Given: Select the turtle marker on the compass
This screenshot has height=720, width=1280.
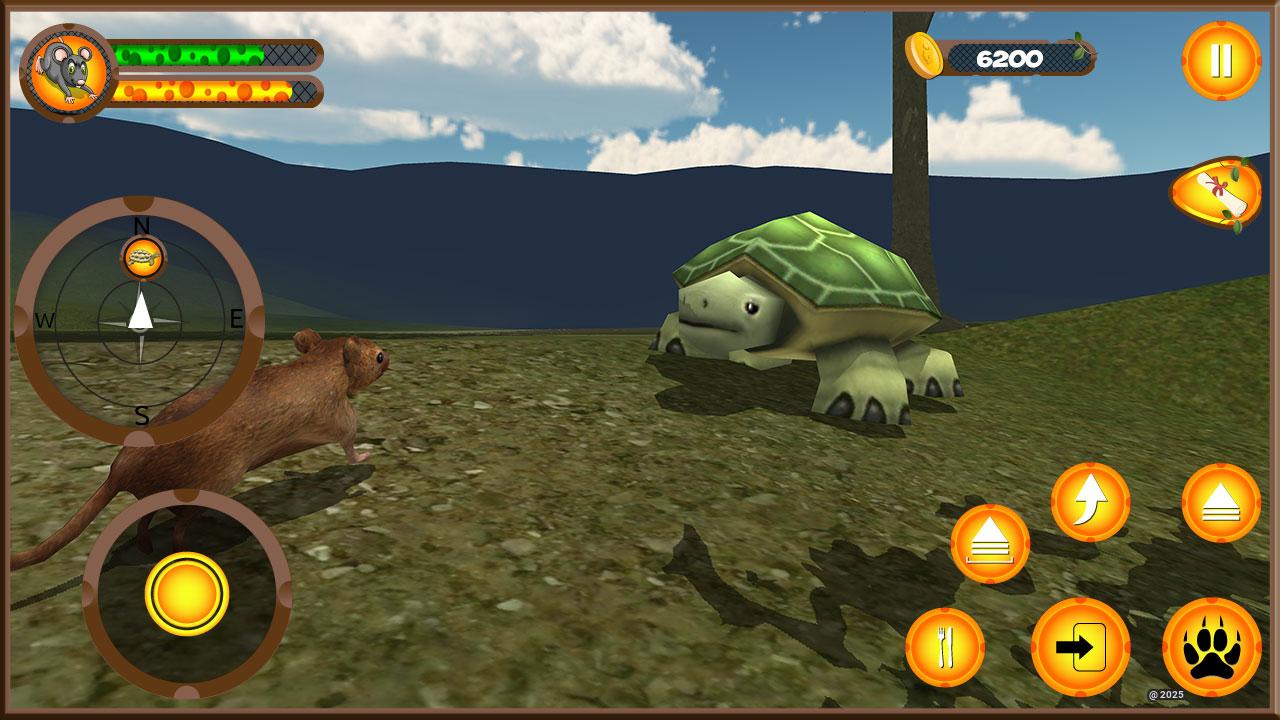Looking at the screenshot, I should point(143,258).
